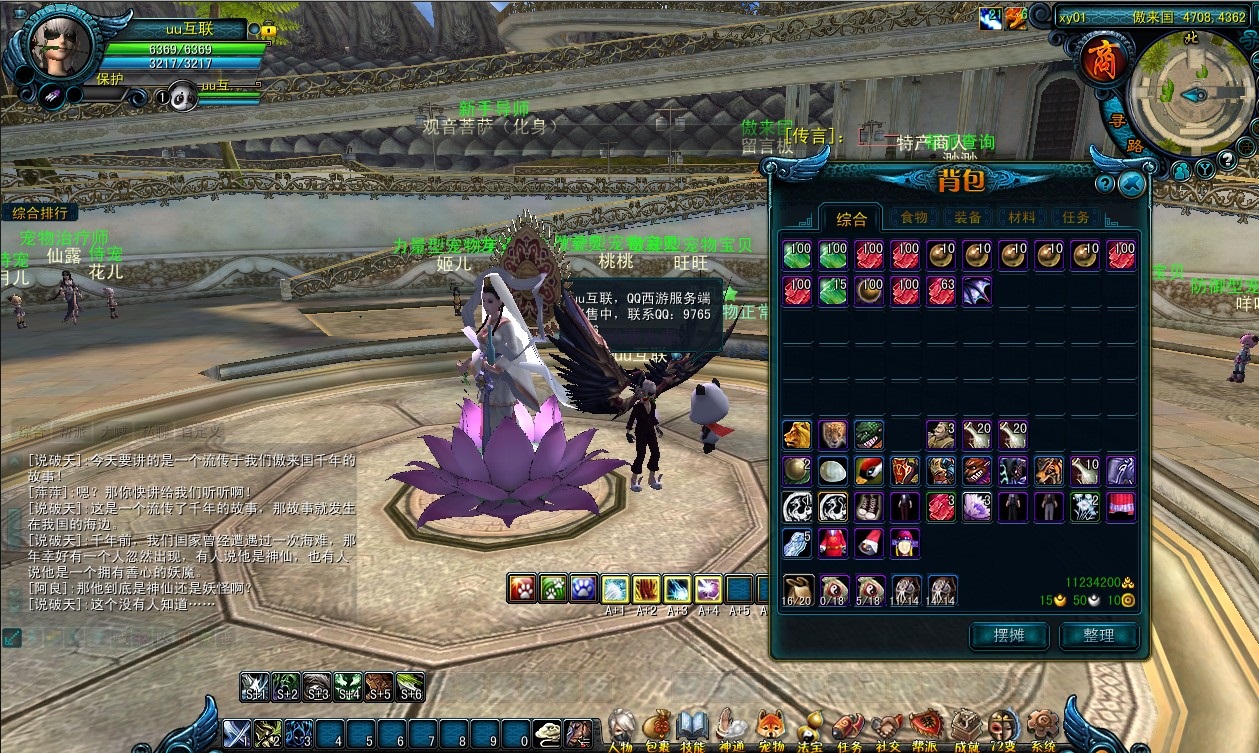Open the 帮派 guild menu
Image resolution: width=1259 pixels, height=753 pixels.
(925, 728)
